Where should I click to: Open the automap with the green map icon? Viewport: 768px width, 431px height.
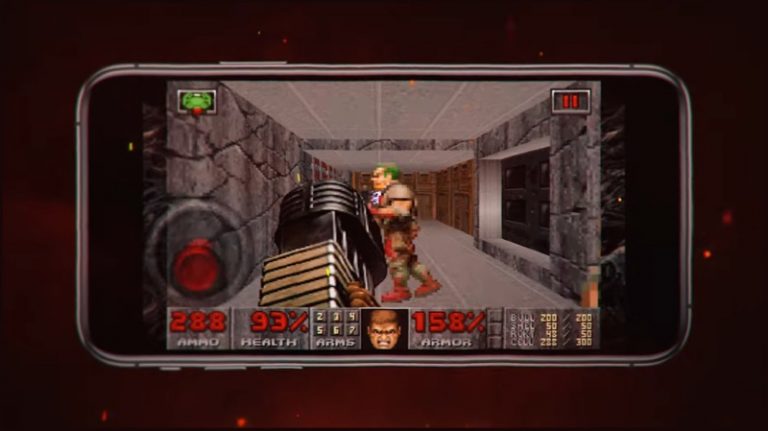pyautogui.click(x=197, y=101)
